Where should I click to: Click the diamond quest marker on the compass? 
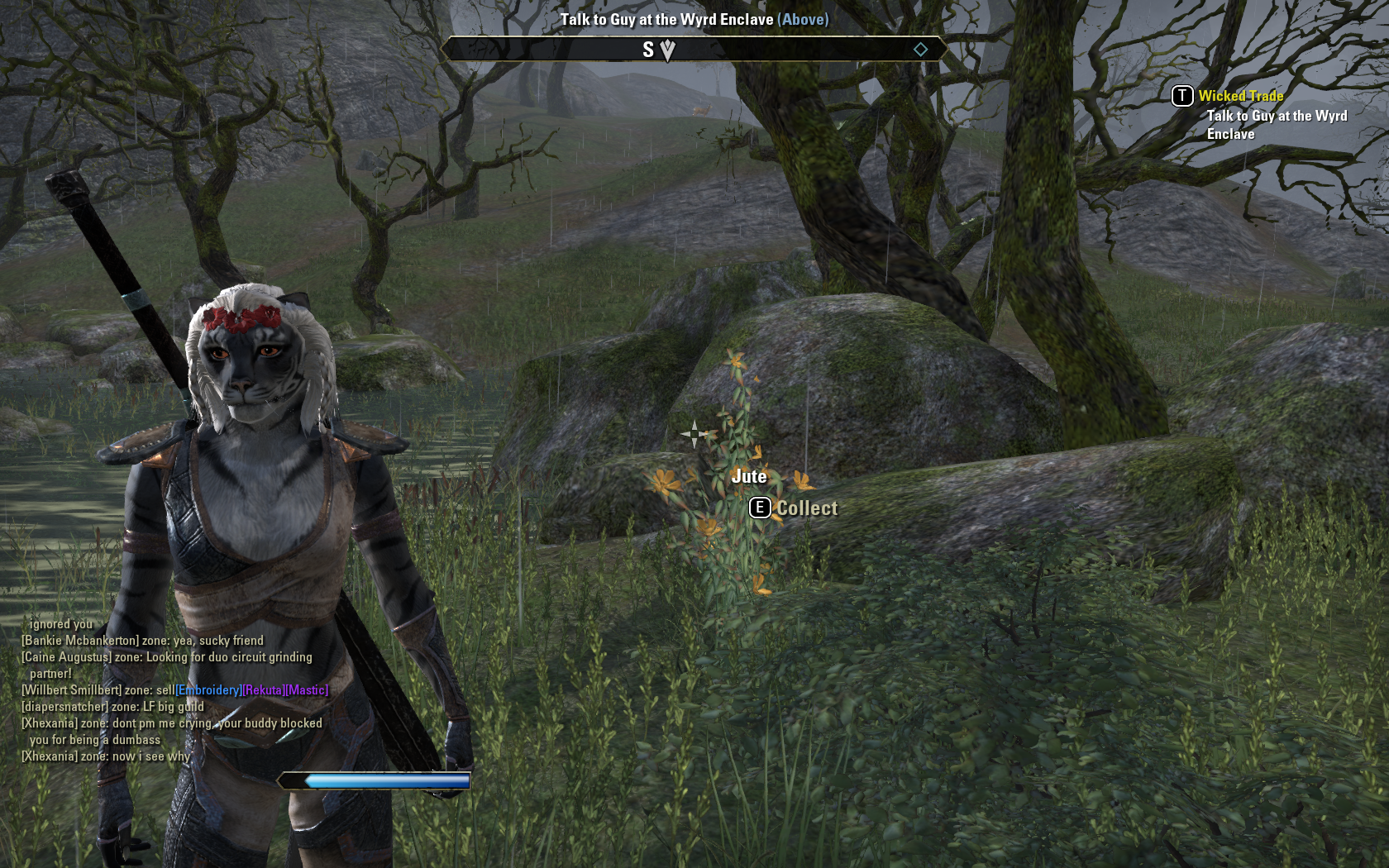tap(920, 50)
